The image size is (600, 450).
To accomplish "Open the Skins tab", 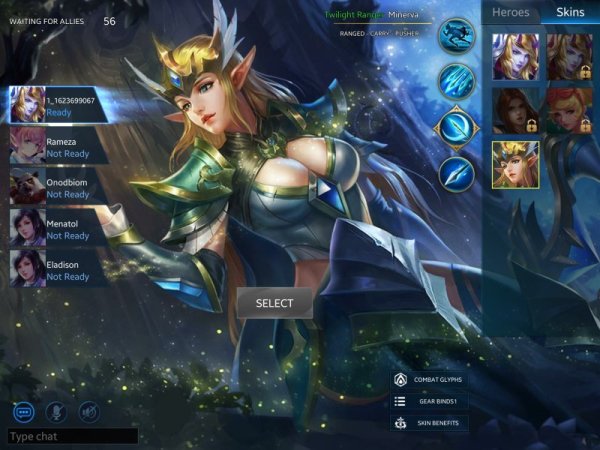I will [x=569, y=12].
